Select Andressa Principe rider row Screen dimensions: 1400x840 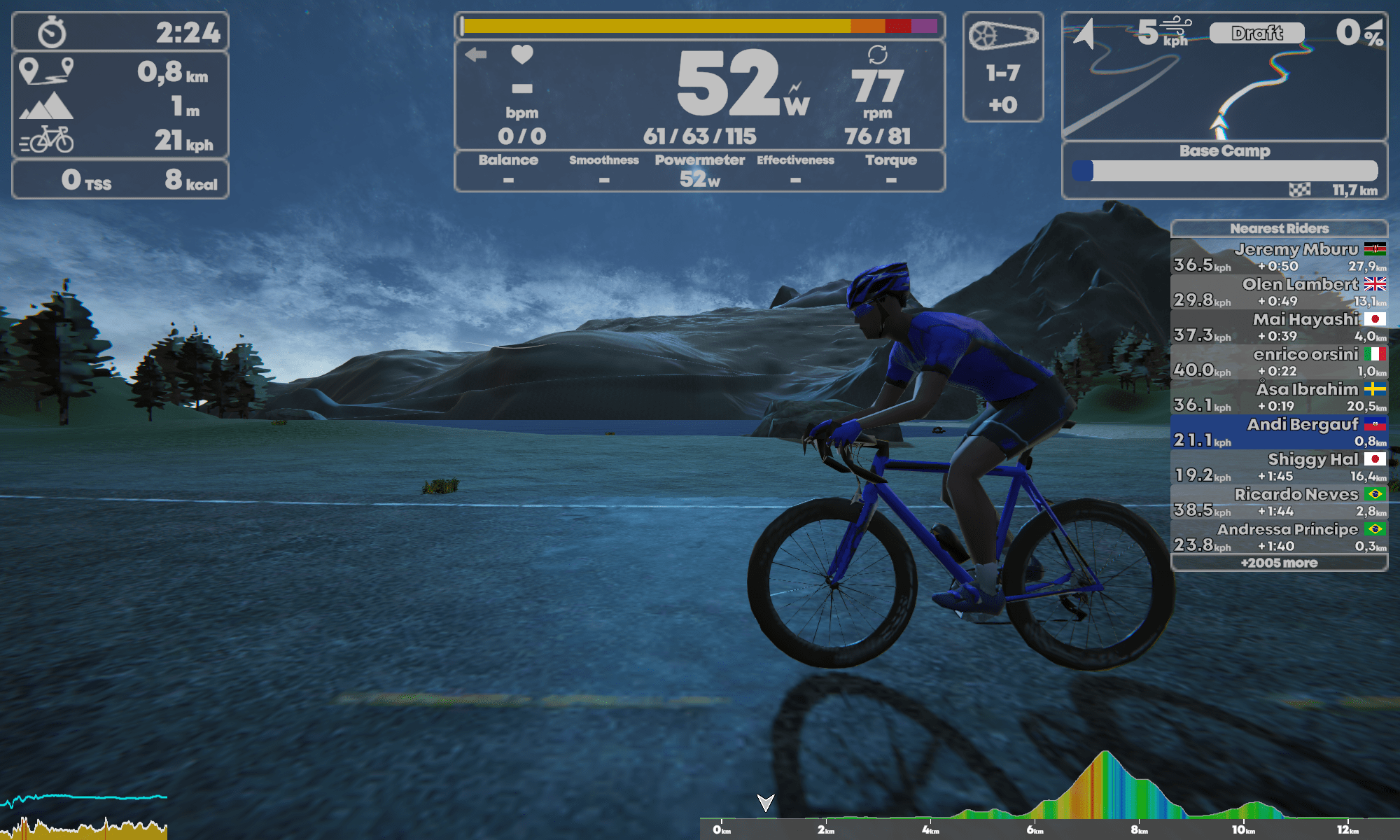tap(1279, 537)
